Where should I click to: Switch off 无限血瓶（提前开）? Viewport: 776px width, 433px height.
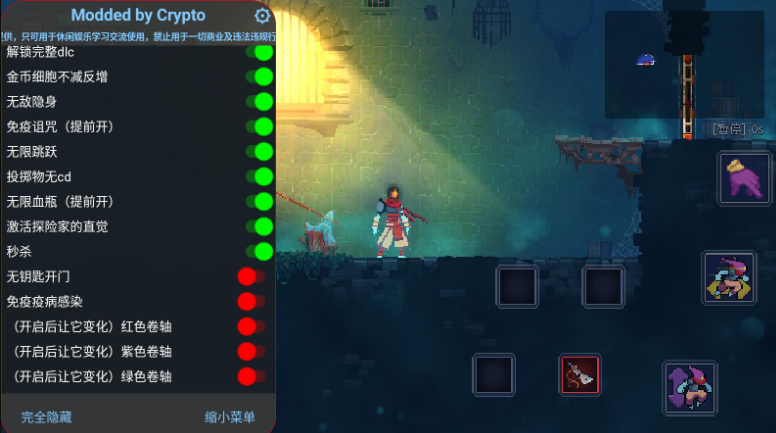click(259, 201)
